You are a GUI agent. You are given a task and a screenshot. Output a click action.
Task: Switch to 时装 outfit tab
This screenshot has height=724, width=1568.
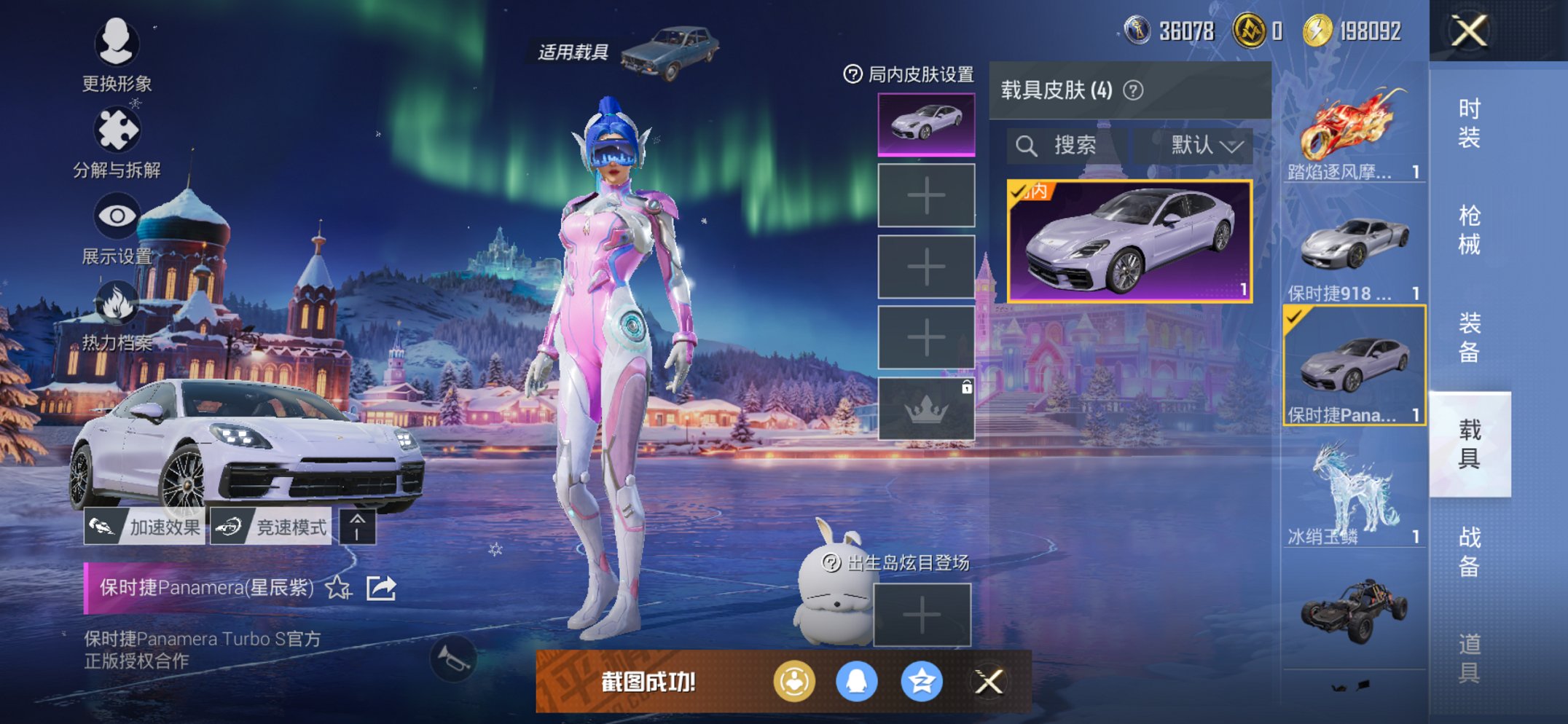click(x=1469, y=123)
